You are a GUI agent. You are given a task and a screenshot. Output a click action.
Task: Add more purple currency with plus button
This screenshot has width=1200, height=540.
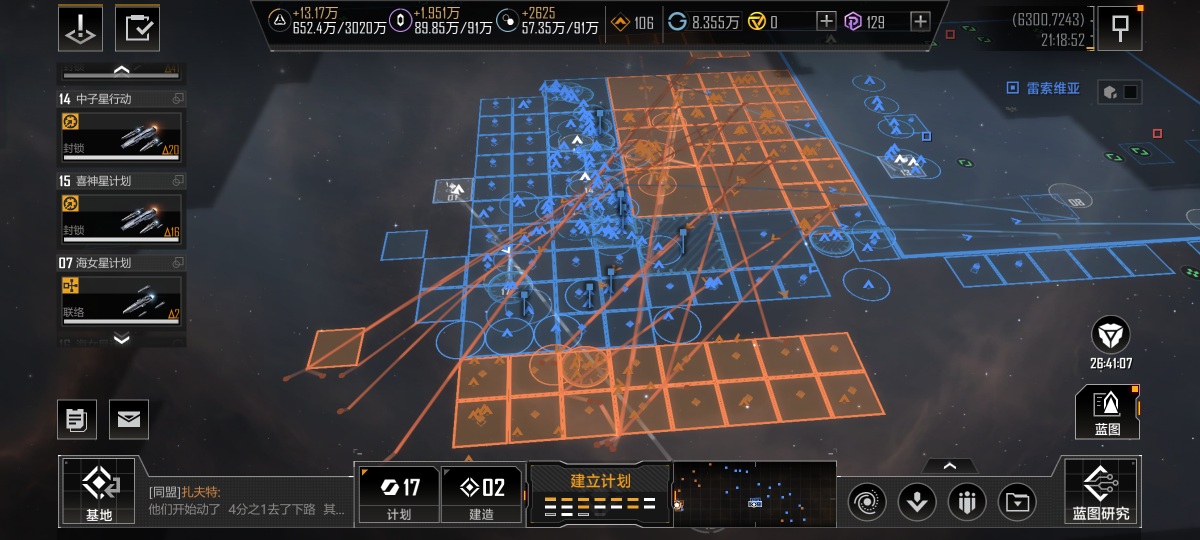[920, 21]
